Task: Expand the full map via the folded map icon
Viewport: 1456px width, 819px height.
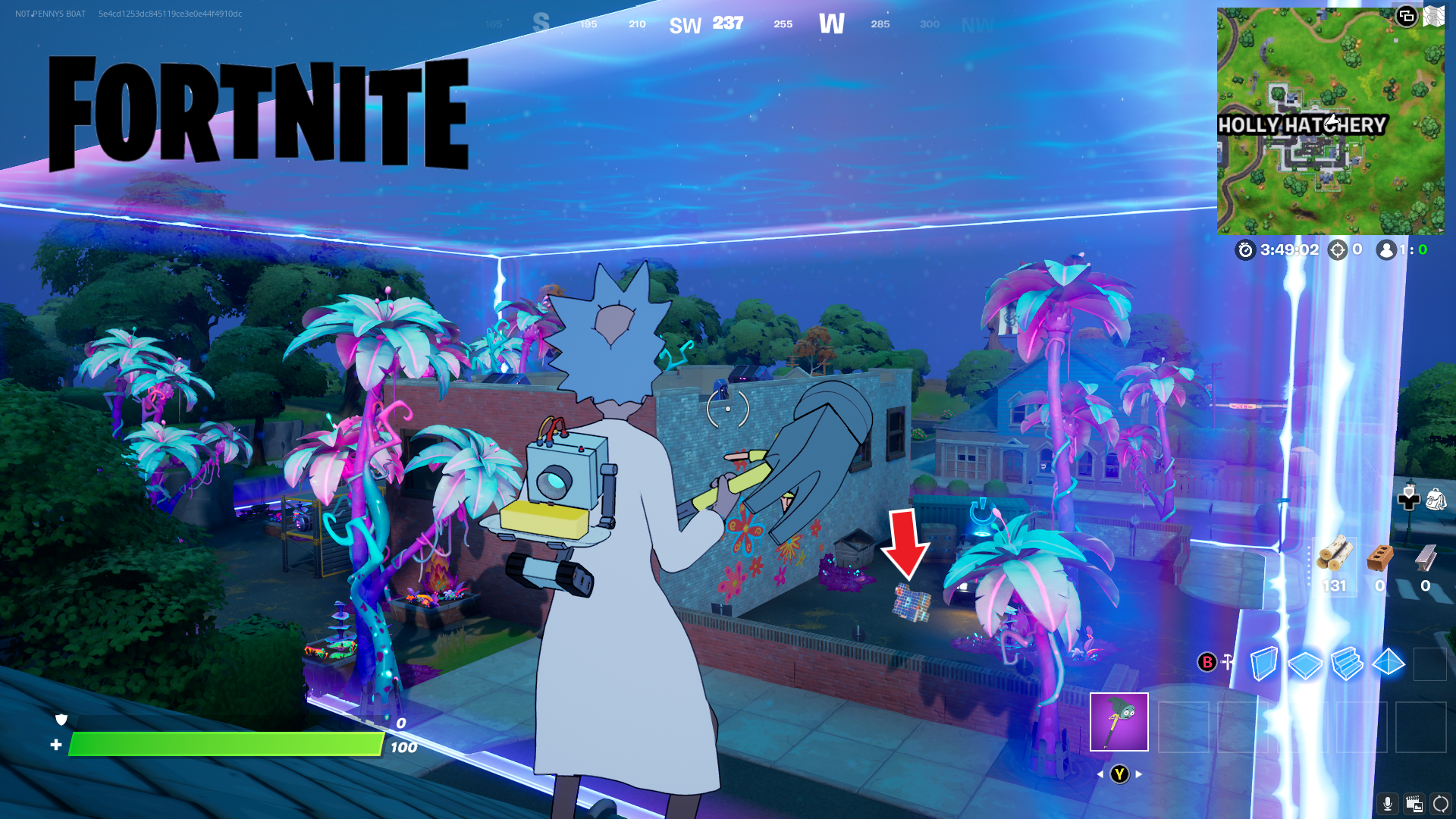Action: coord(1435,16)
